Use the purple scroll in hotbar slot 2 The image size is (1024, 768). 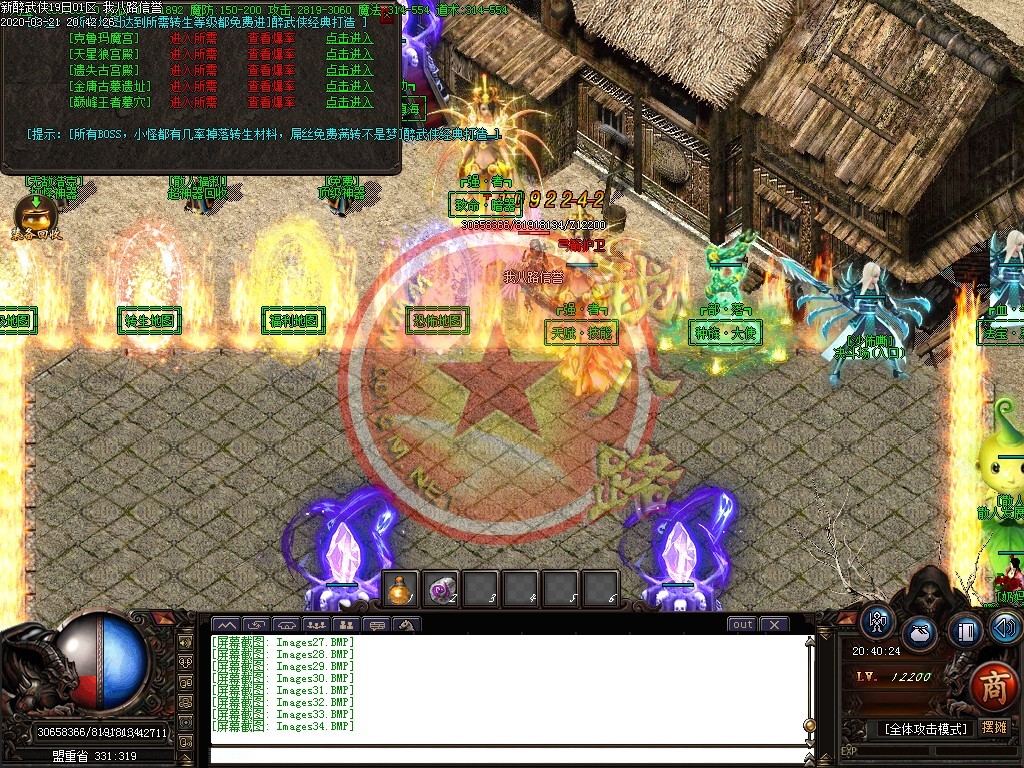(x=440, y=588)
